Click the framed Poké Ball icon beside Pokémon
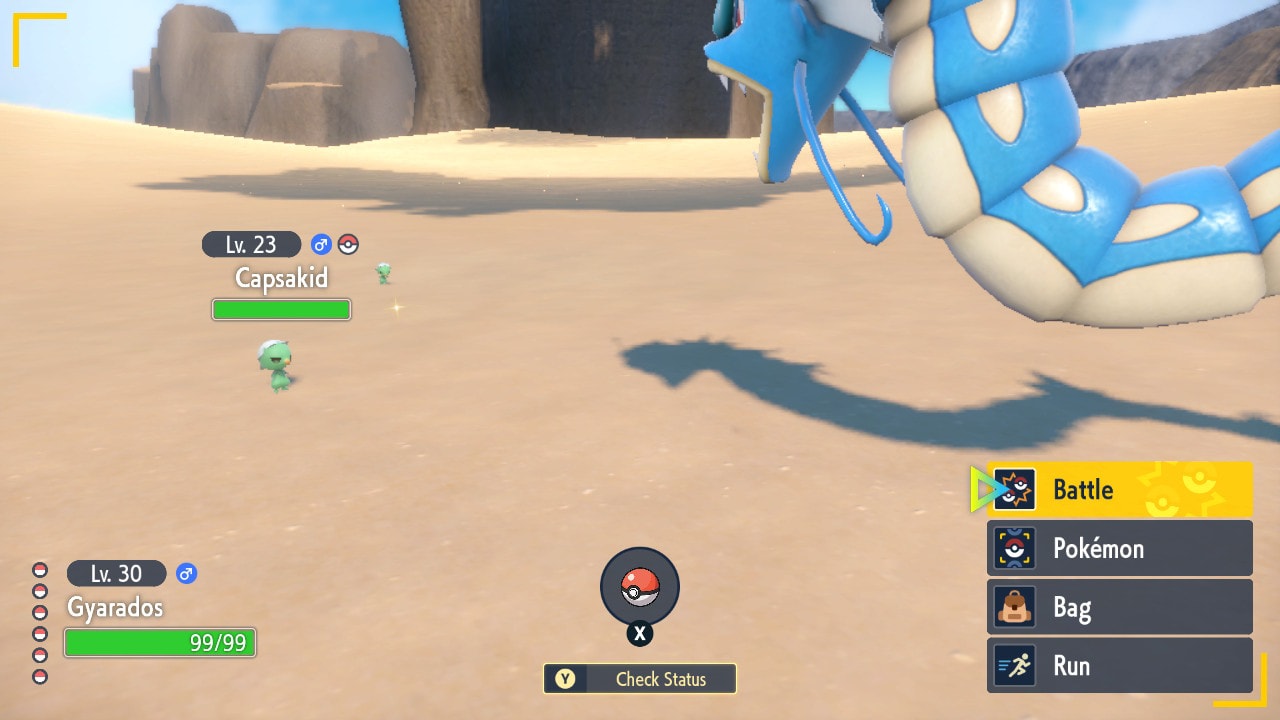This screenshot has width=1280, height=720. (x=1014, y=548)
